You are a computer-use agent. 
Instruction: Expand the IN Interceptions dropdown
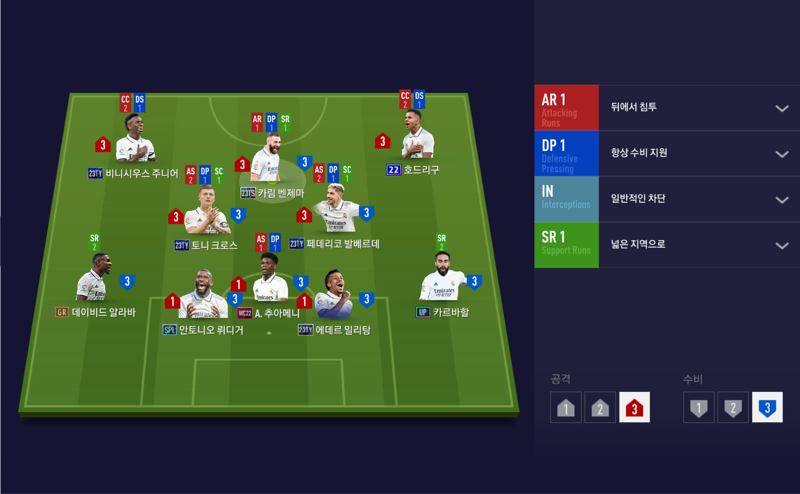(x=782, y=200)
